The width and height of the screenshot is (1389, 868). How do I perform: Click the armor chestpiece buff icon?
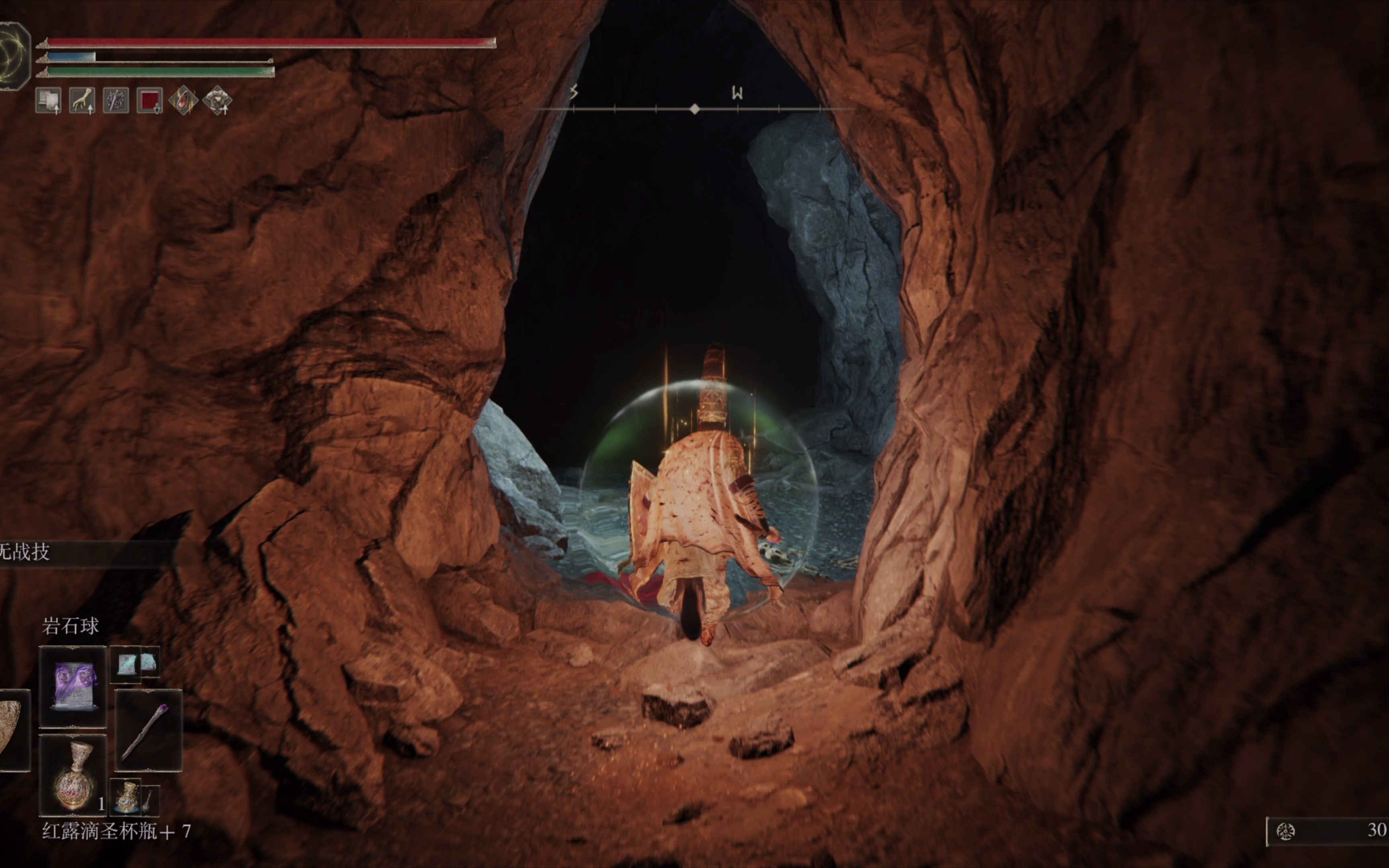(217, 100)
